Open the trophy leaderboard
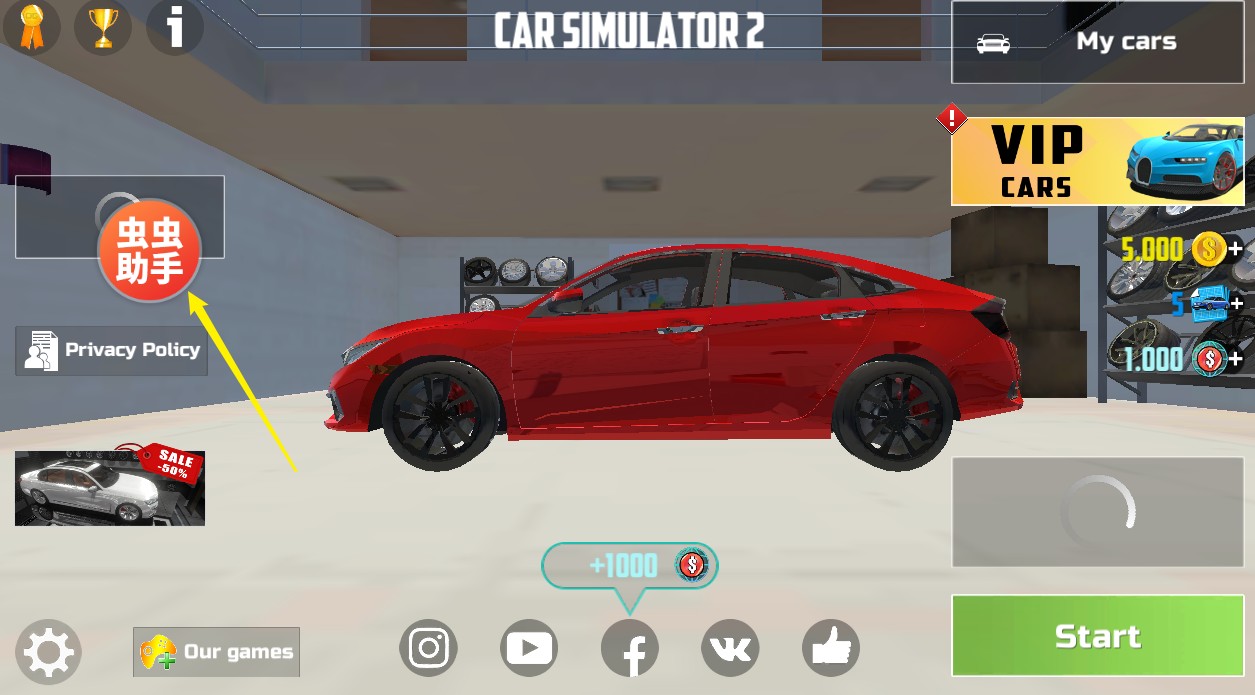The height and width of the screenshot is (695, 1255). pyautogui.click(x=103, y=26)
